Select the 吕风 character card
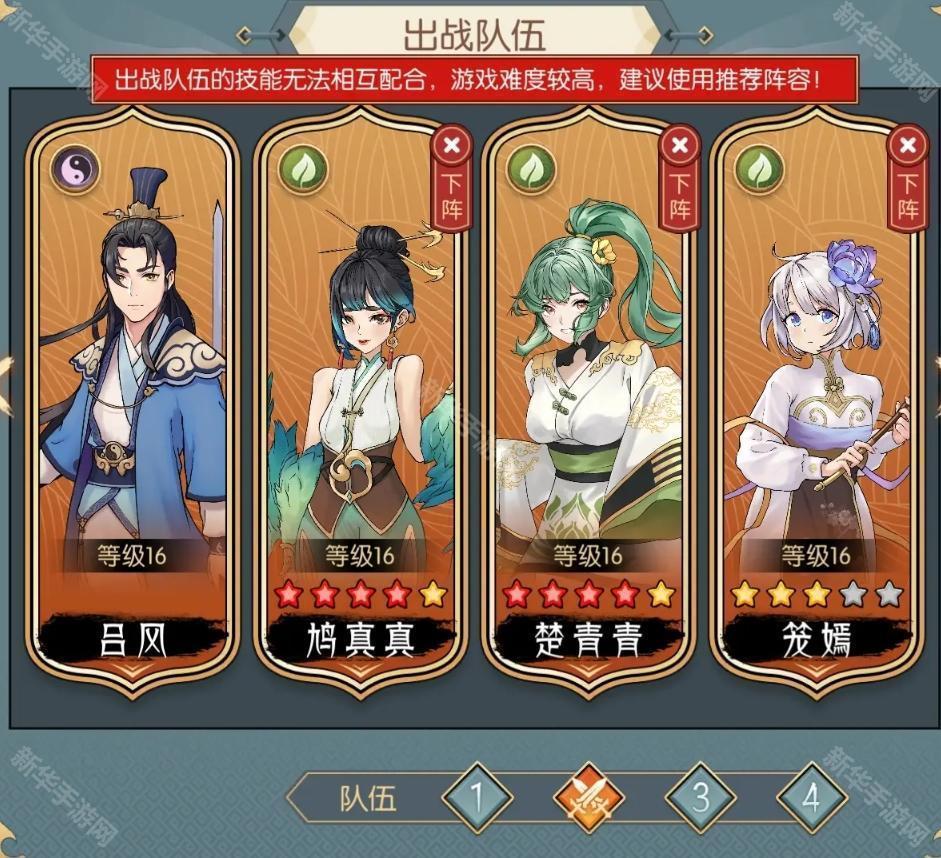This screenshot has width=941, height=858. [132, 400]
